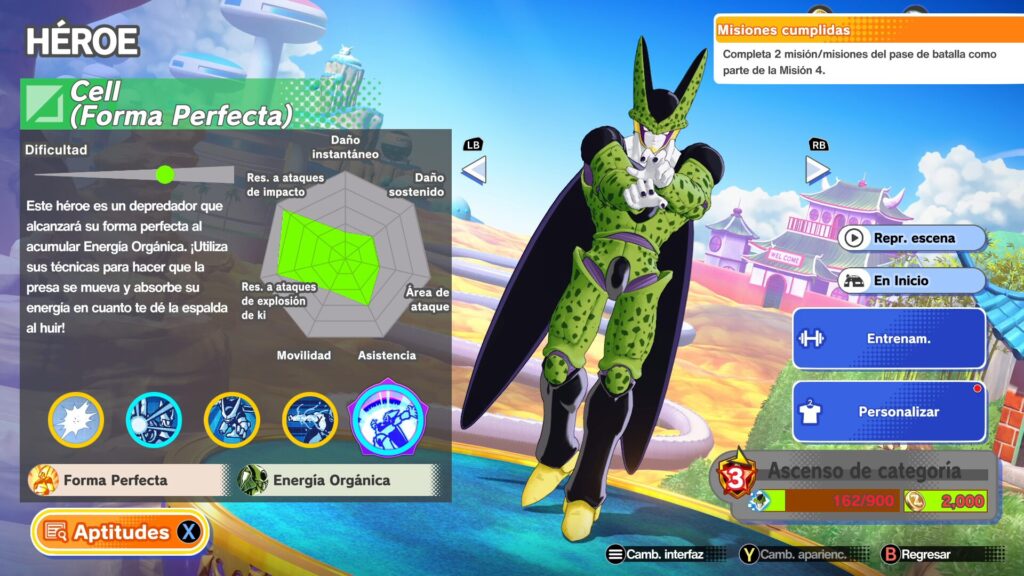Select the flying kick skill icon
The width and height of the screenshot is (1024, 576).
(x=310, y=419)
